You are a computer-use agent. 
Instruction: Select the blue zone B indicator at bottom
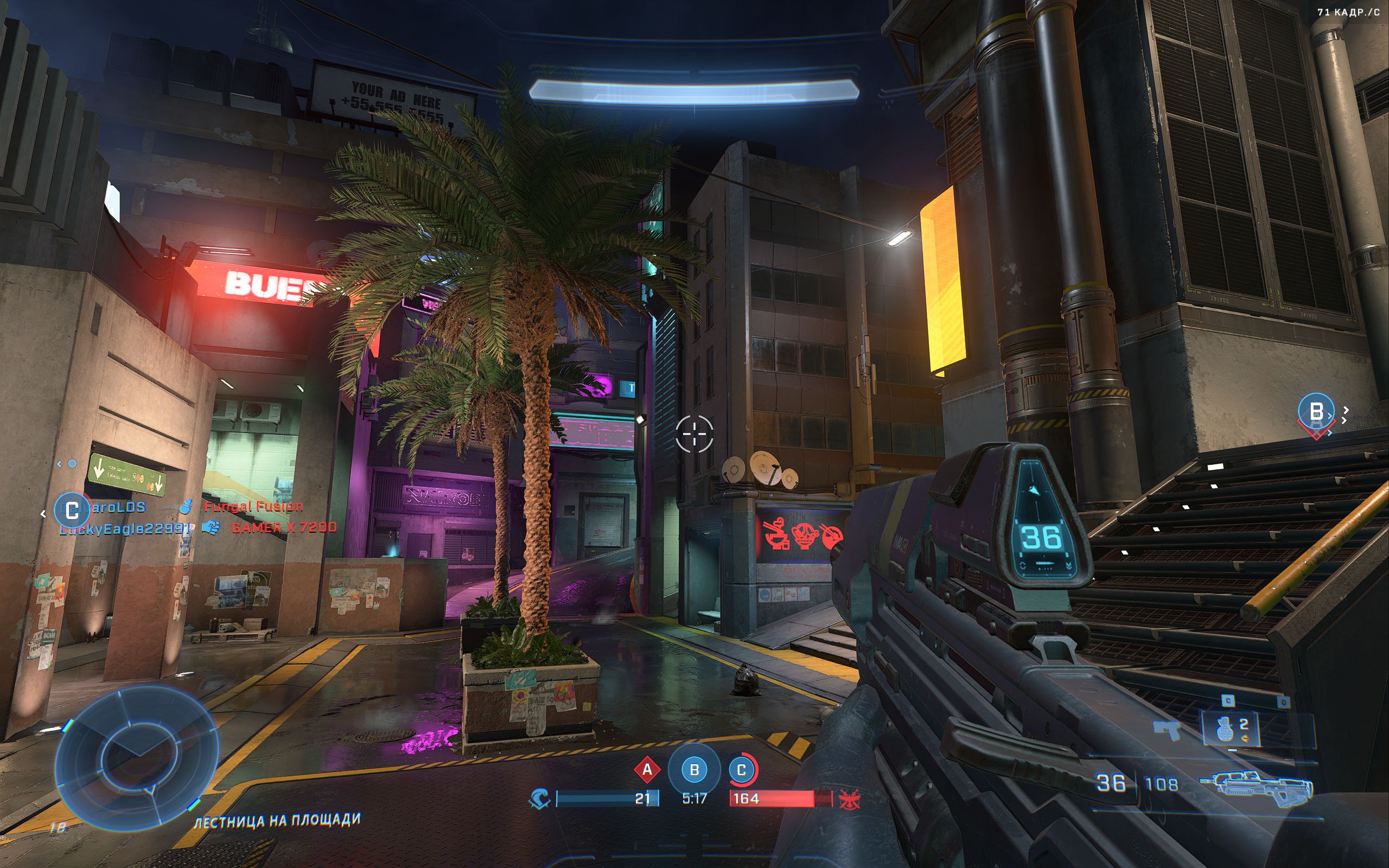(694, 770)
